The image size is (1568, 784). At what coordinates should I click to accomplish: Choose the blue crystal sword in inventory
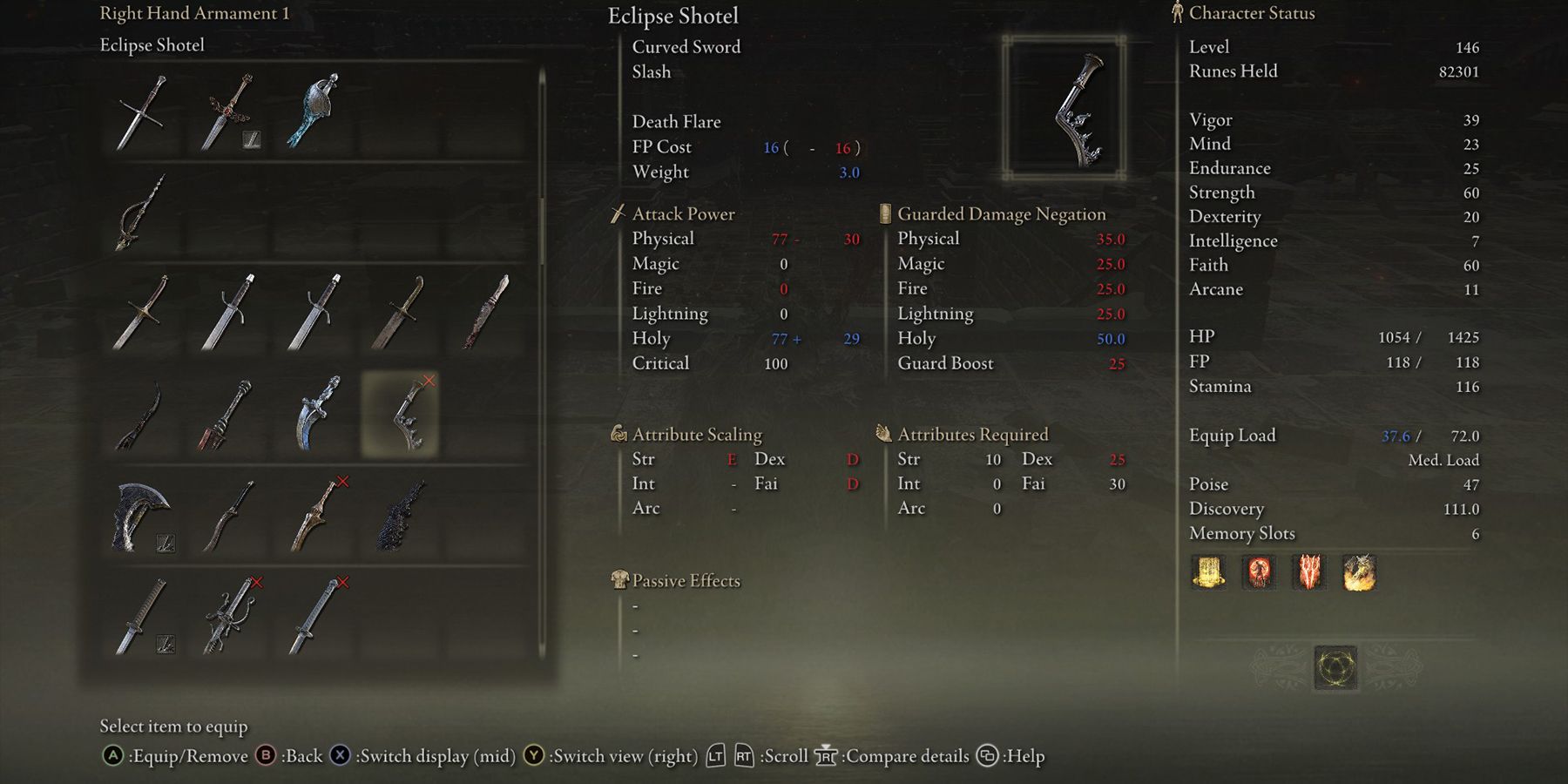click(315, 112)
